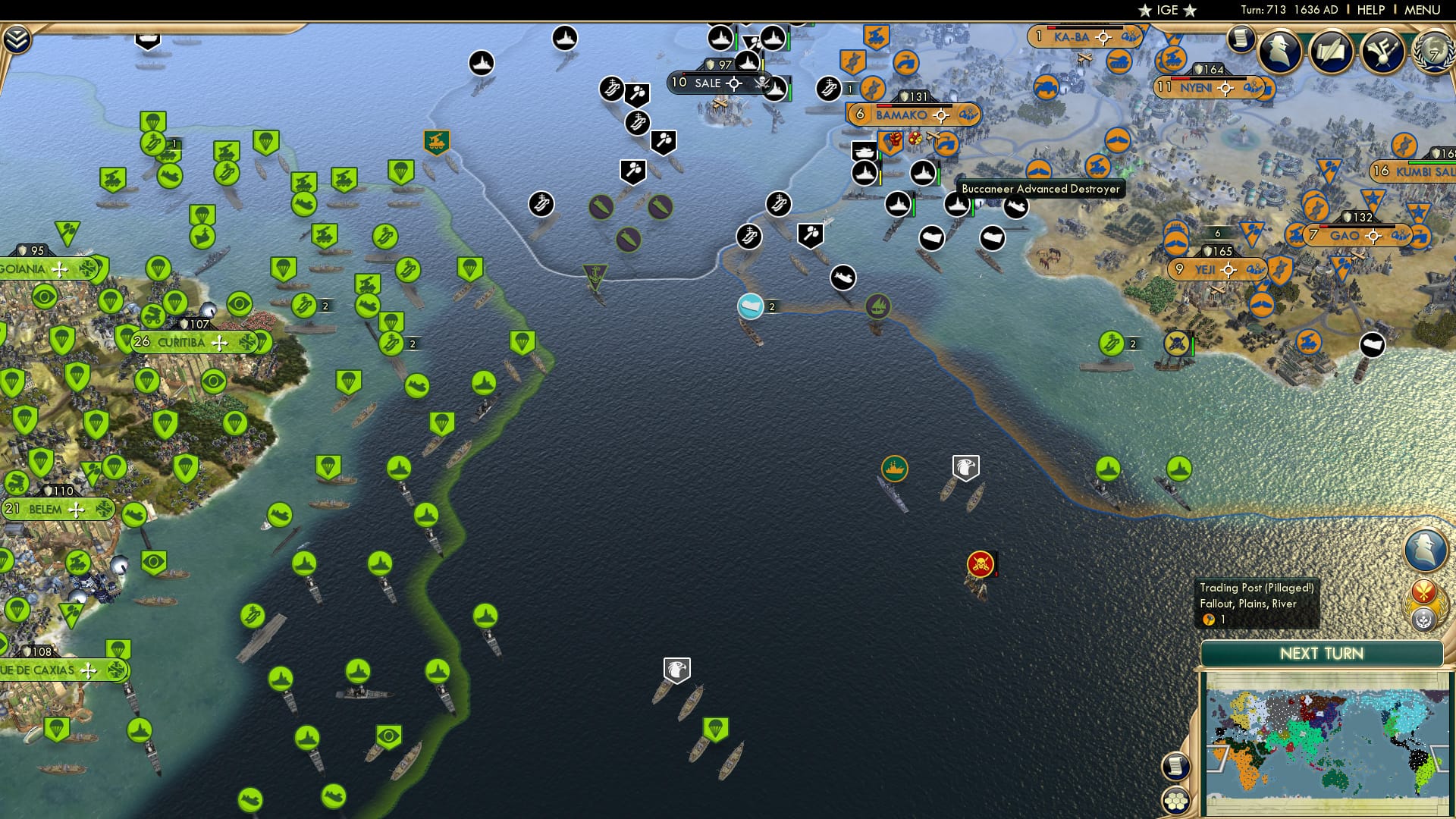Open HELP from the top bar
The height and width of the screenshot is (819, 1456).
tap(1370, 10)
